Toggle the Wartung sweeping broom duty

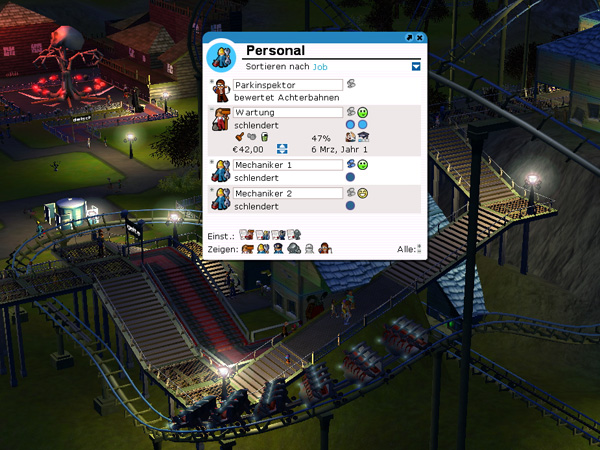tap(239, 137)
